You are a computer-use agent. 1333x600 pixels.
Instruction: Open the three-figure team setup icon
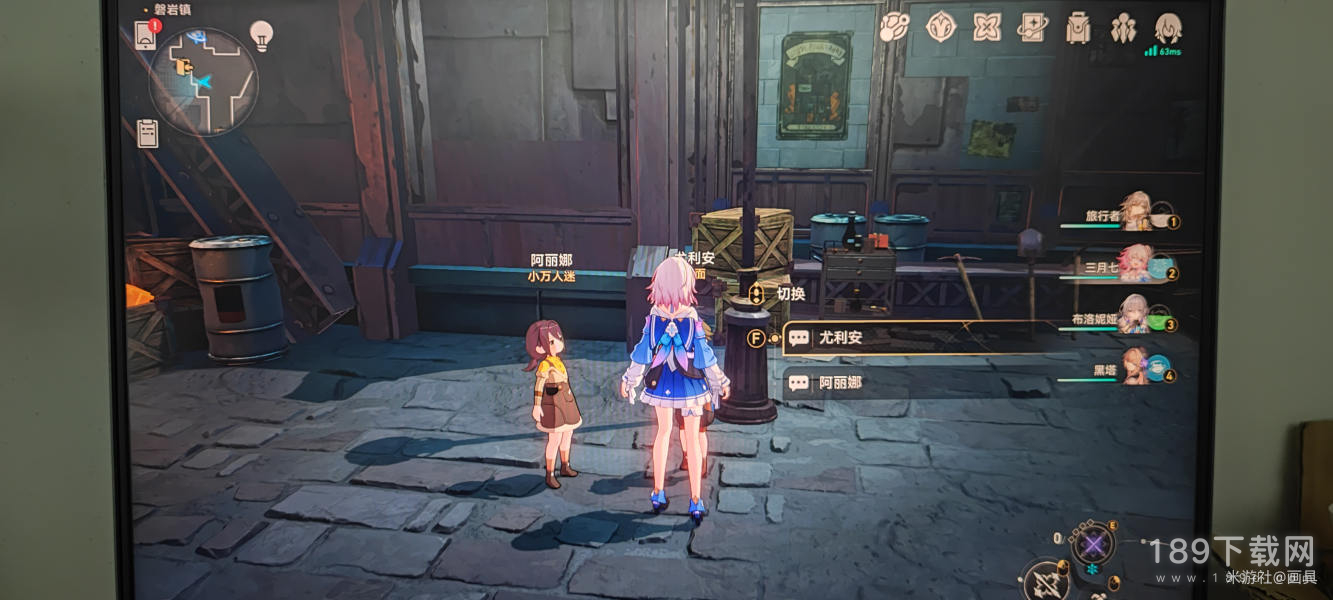pyautogui.click(x=1123, y=27)
